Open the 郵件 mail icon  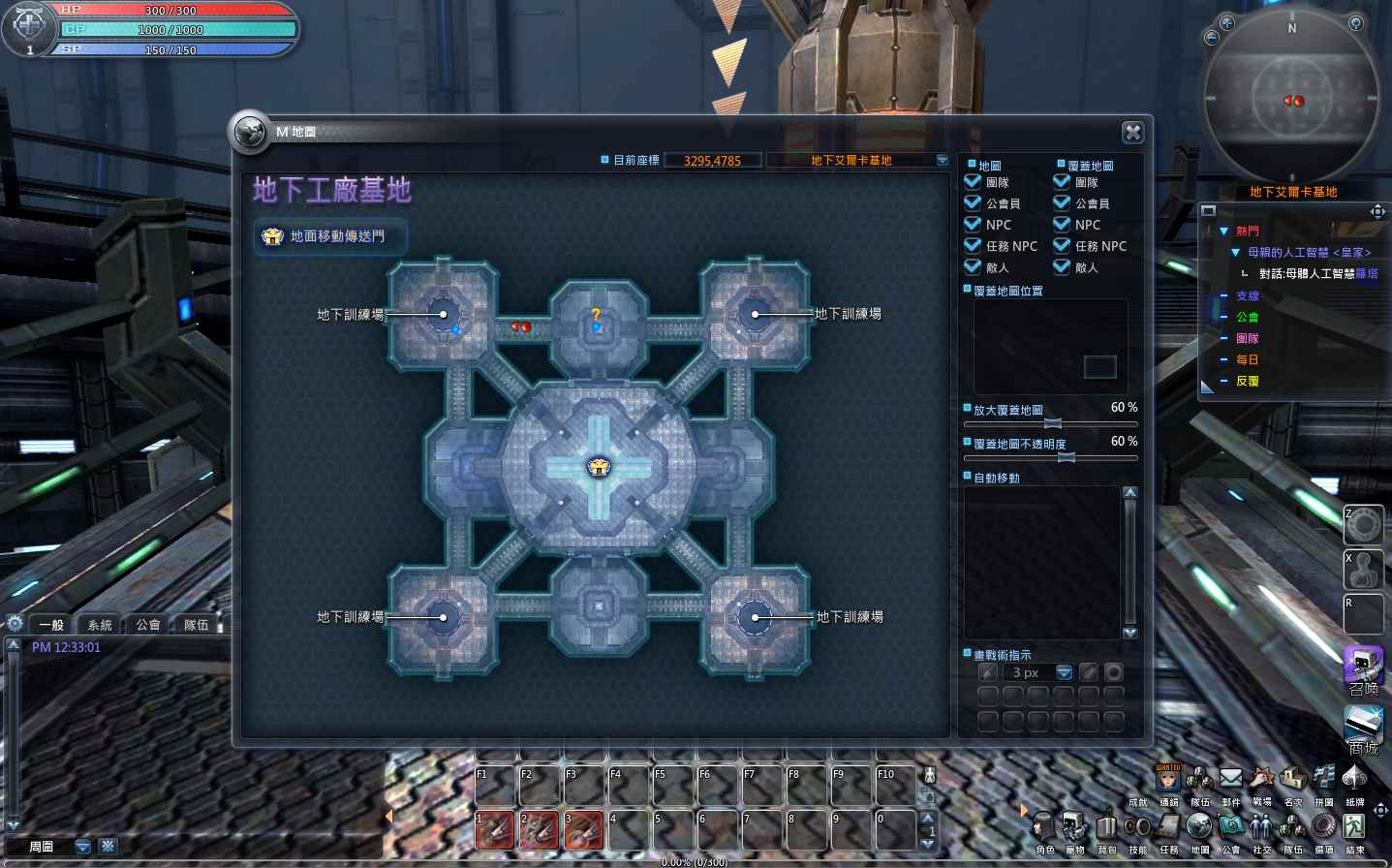point(1231,780)
